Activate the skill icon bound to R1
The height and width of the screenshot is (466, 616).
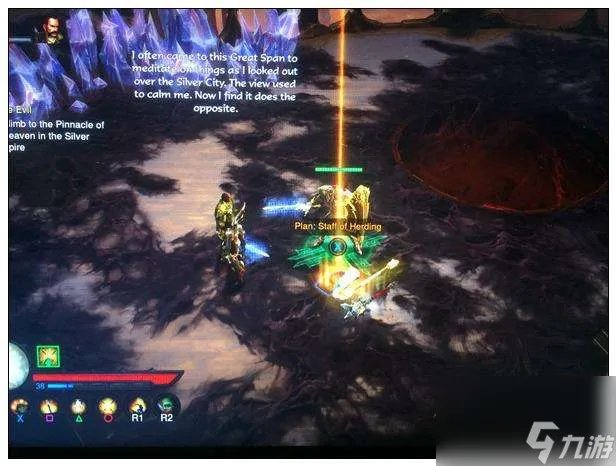pos(137,406)
